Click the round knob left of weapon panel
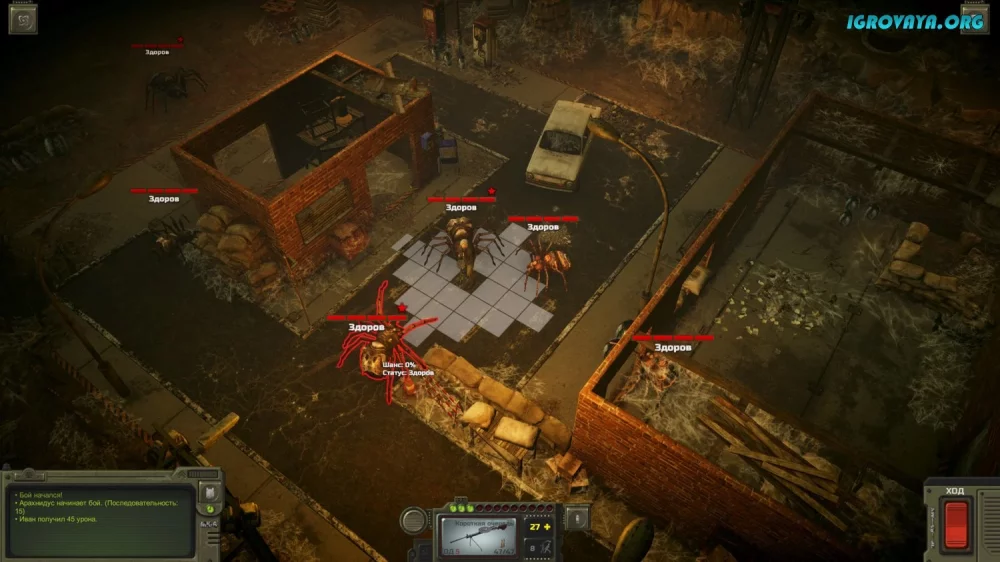This screenshot has width=1000, height=562. (x=414, y=520)
